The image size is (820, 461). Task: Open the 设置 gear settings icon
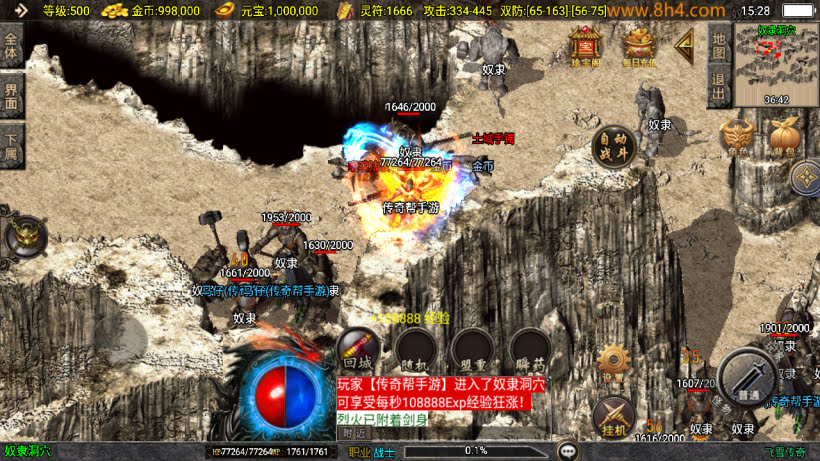click(x=613, y=362)
